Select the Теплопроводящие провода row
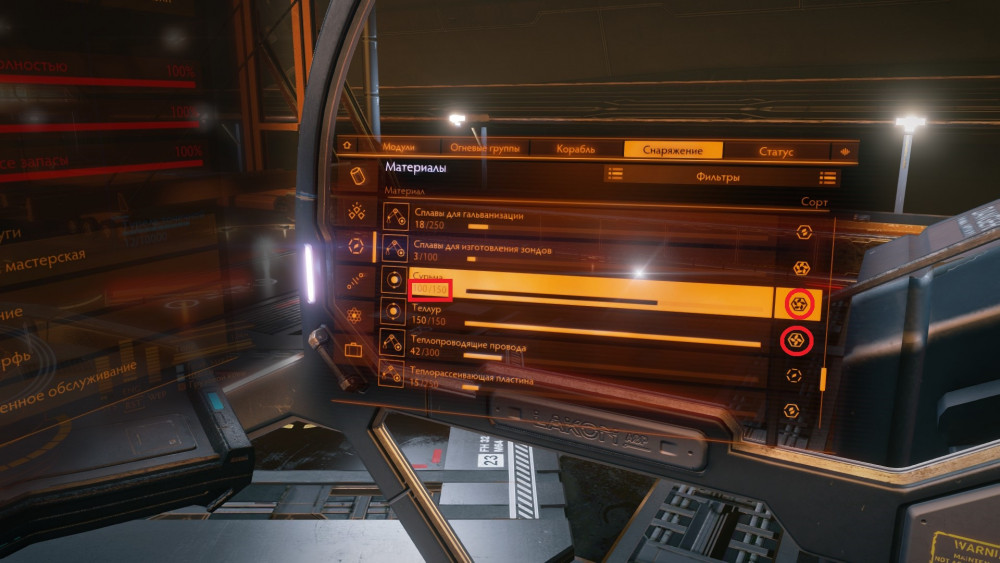 click(x=580, y=351)
